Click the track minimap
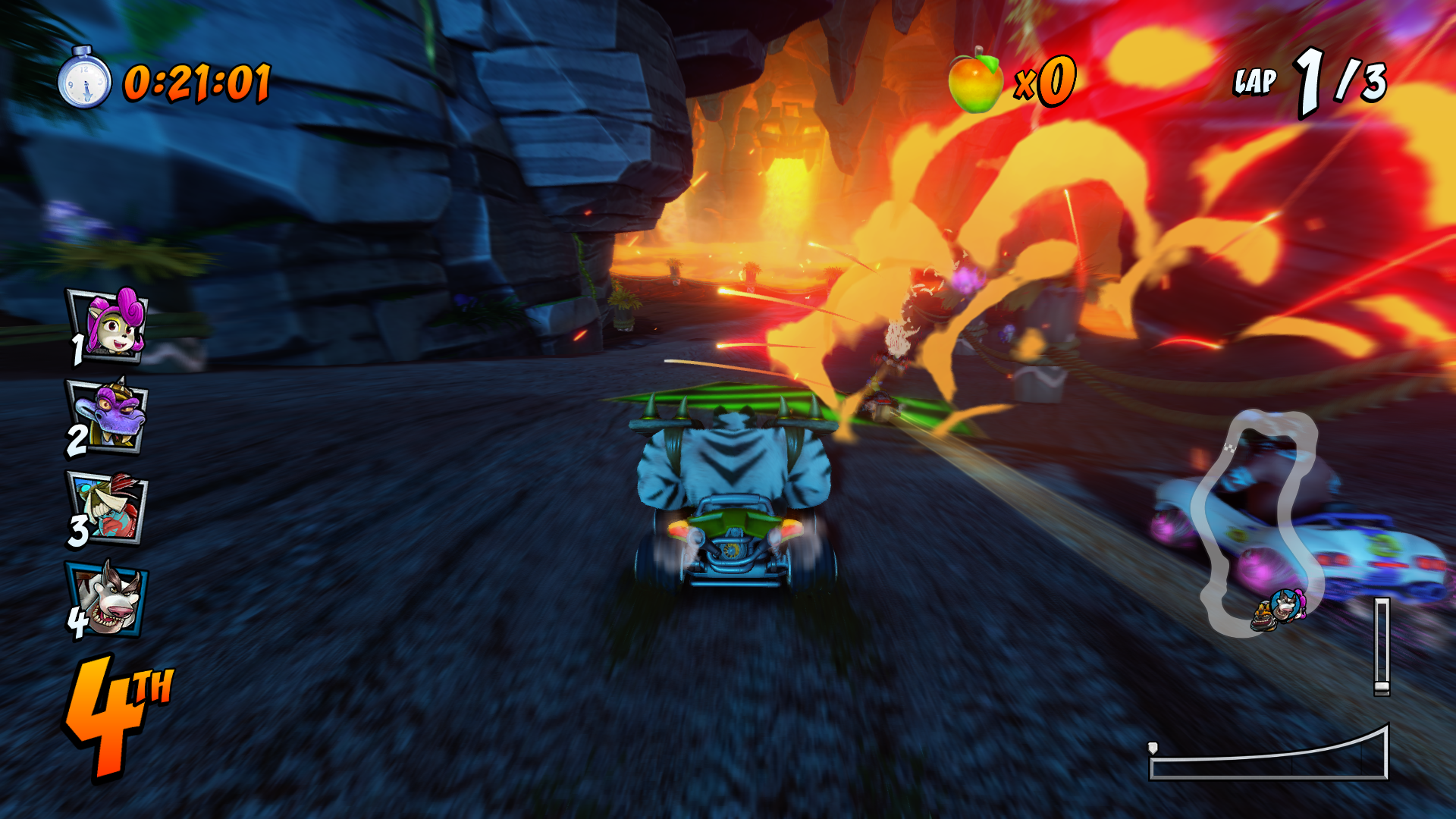 1255,523
